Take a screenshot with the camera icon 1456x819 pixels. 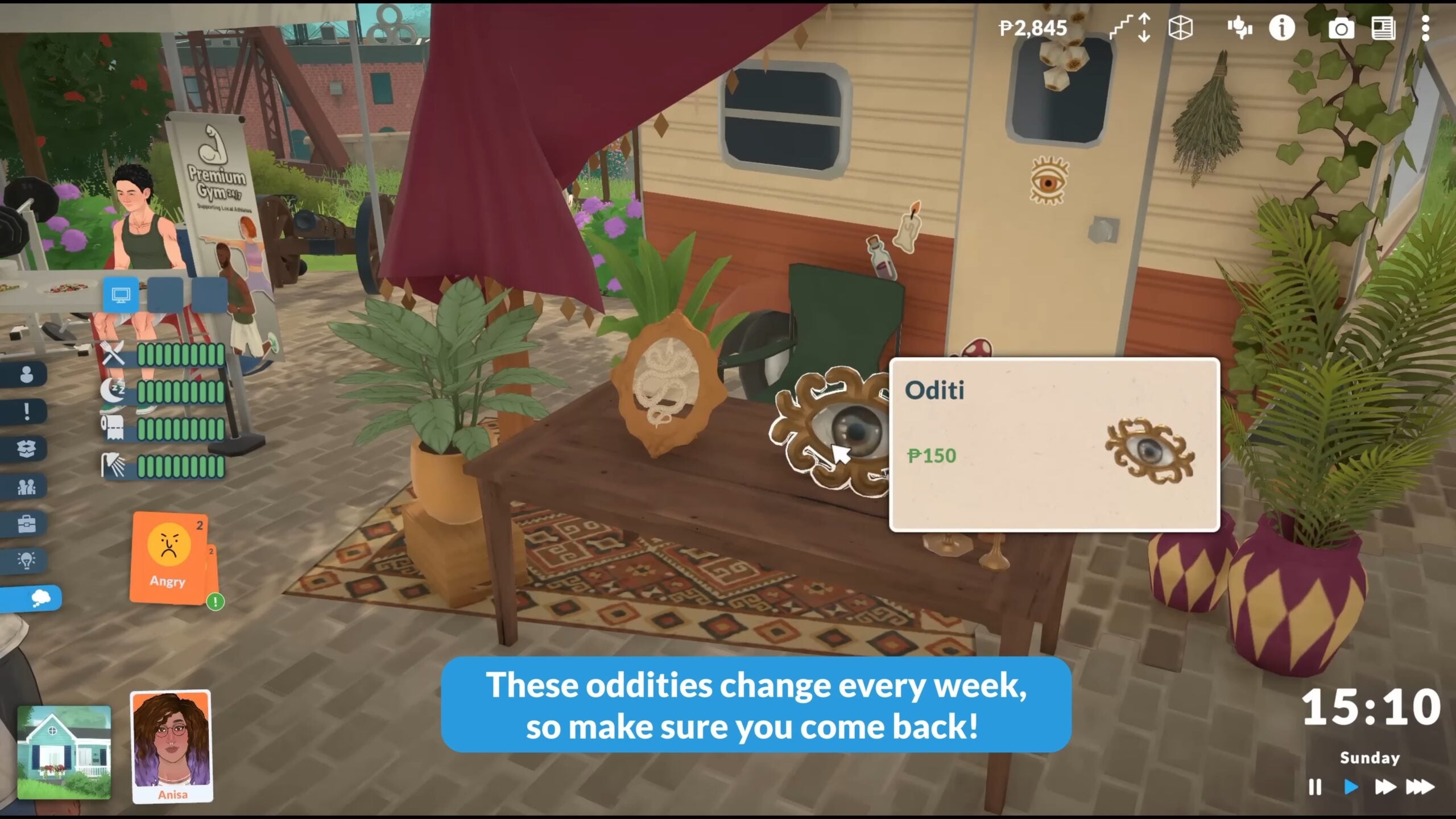coord(1342,28)
